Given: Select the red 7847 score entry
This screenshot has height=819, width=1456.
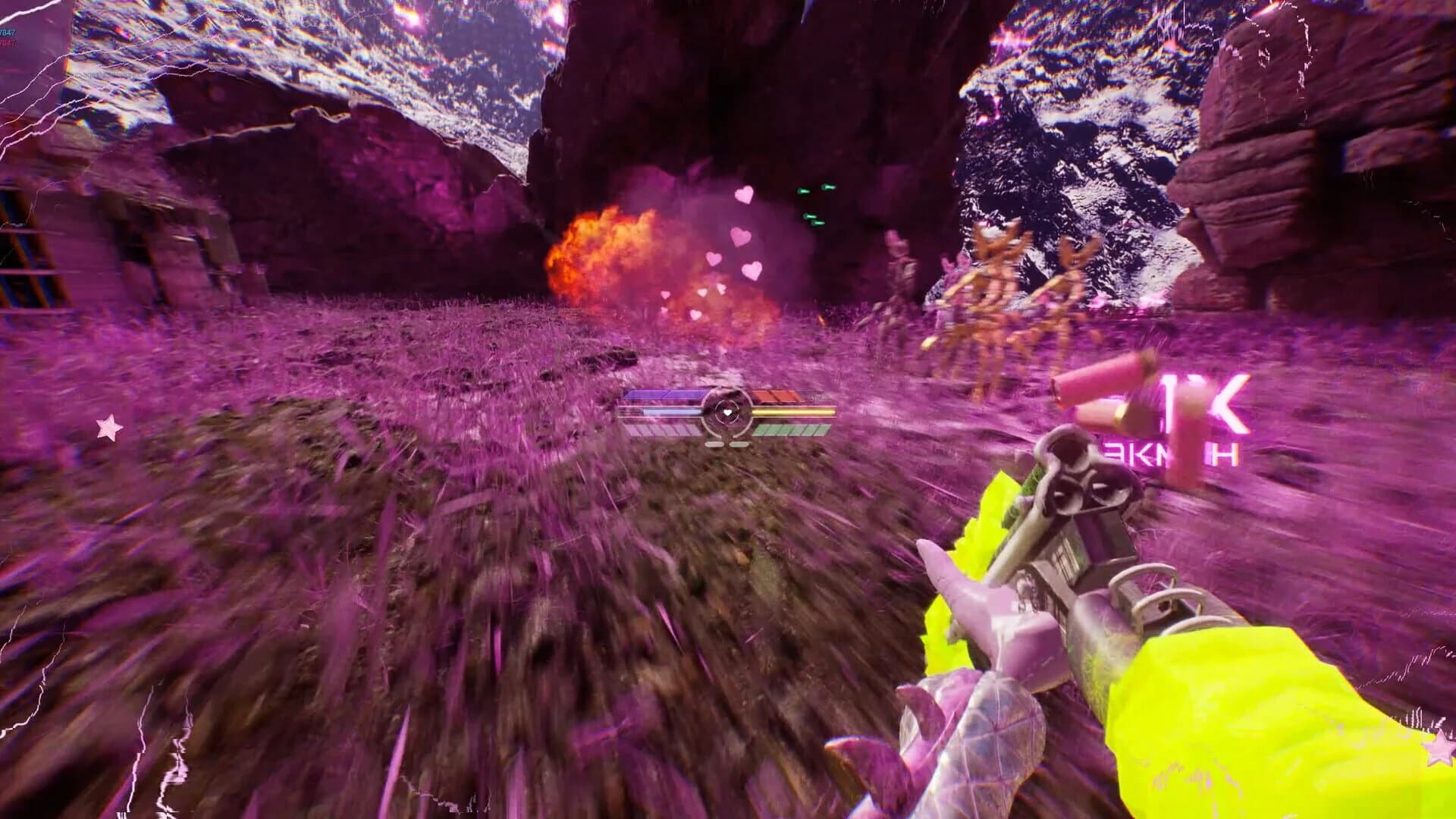Looking at the screenshot, I should (x=8, y=44).
